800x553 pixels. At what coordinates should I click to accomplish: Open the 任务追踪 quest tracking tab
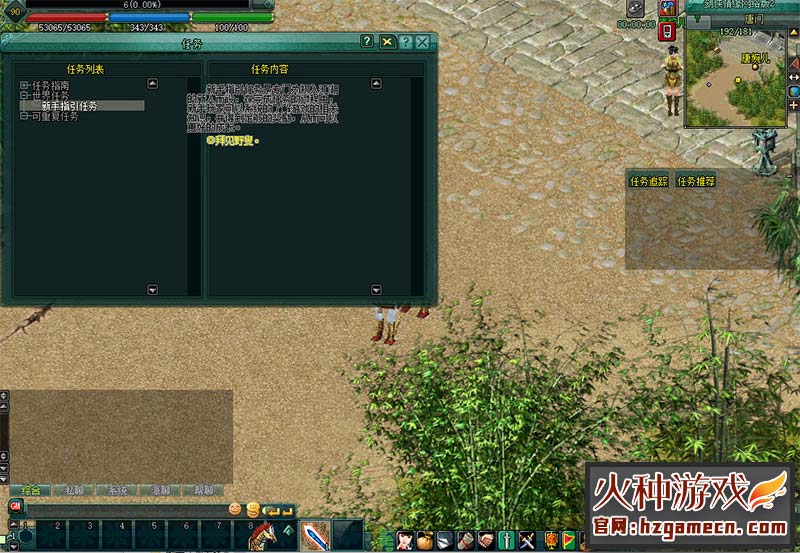pos(646,182)
